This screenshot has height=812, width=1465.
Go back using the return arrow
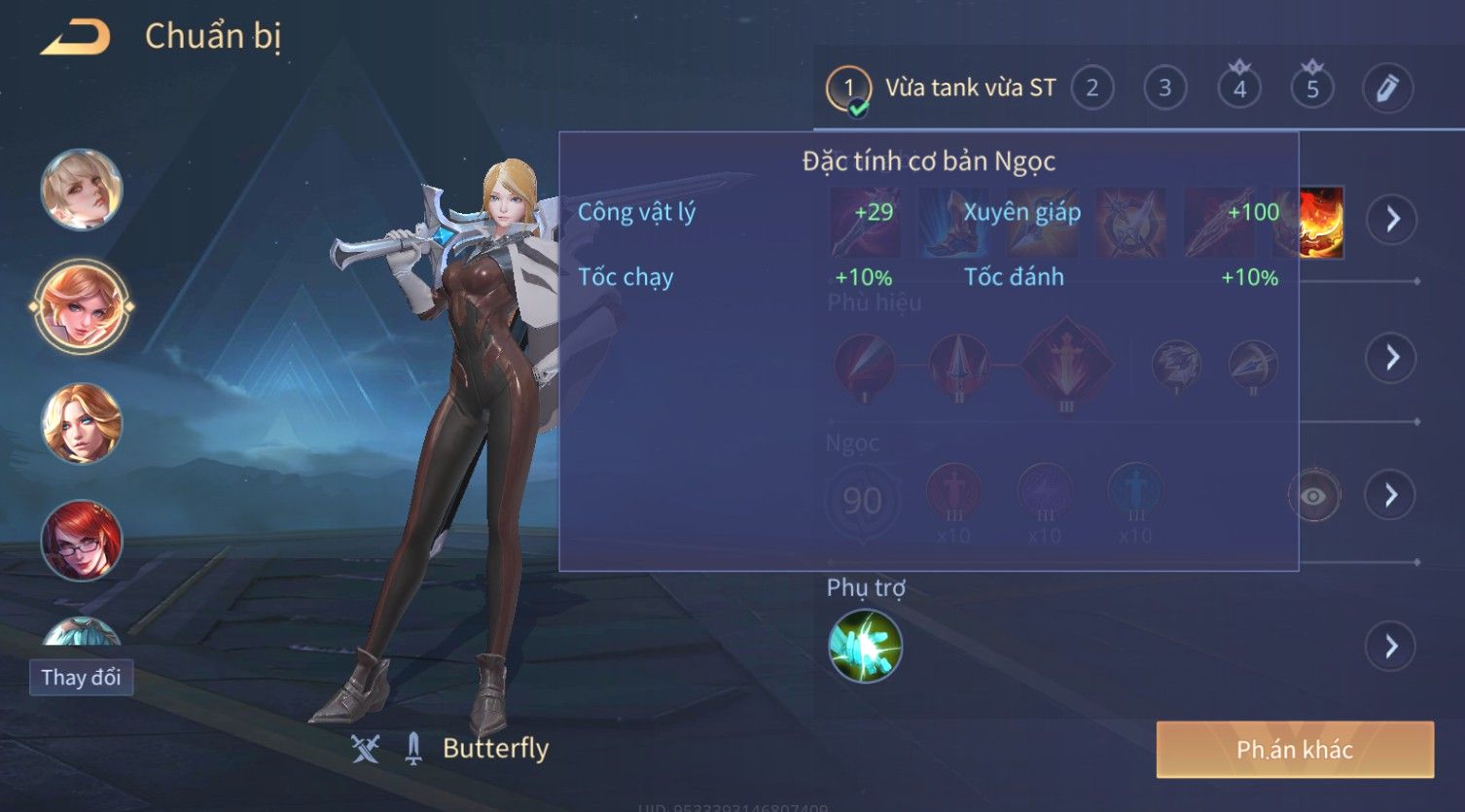pos(75,37)
